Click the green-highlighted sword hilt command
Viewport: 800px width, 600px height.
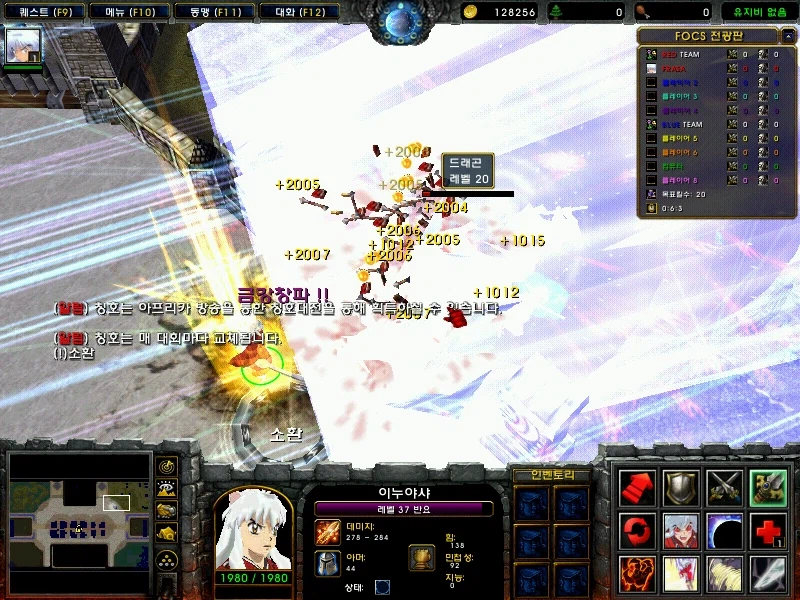[x=768, y=487]
